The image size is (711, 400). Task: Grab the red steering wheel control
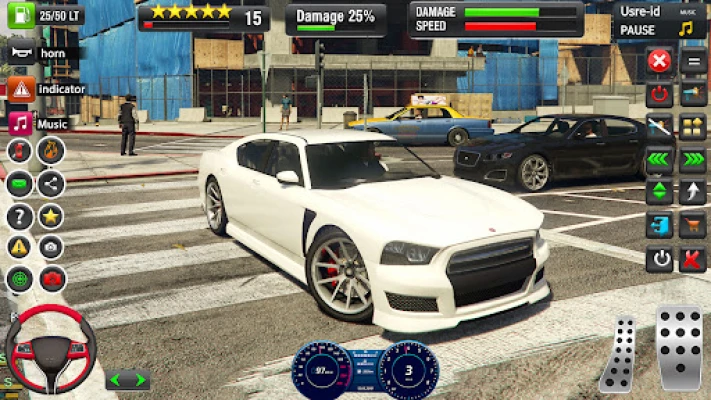pos(44,347)
